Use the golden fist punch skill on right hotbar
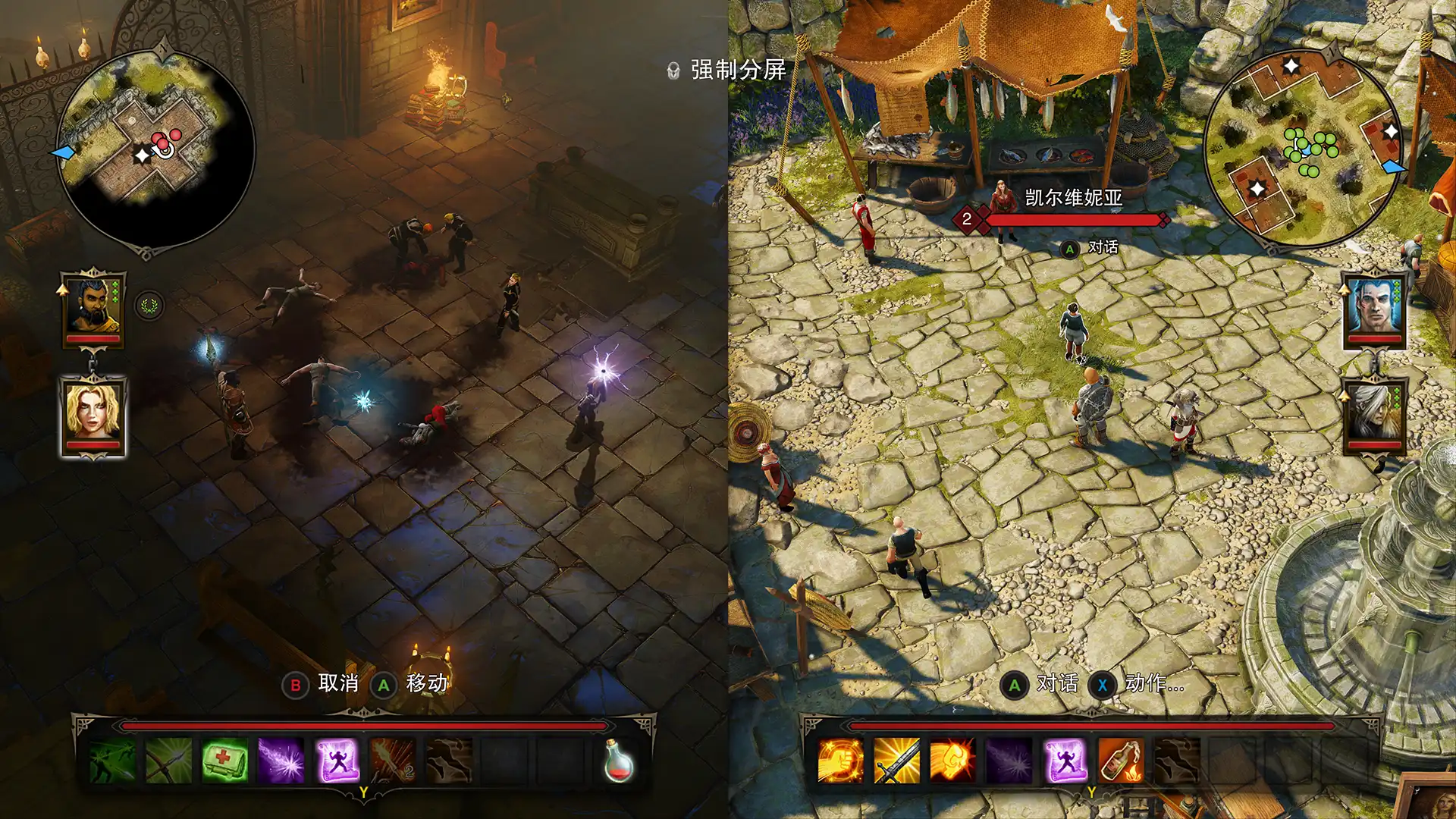This screenshot has height=819, width=1456. (842, 762)
